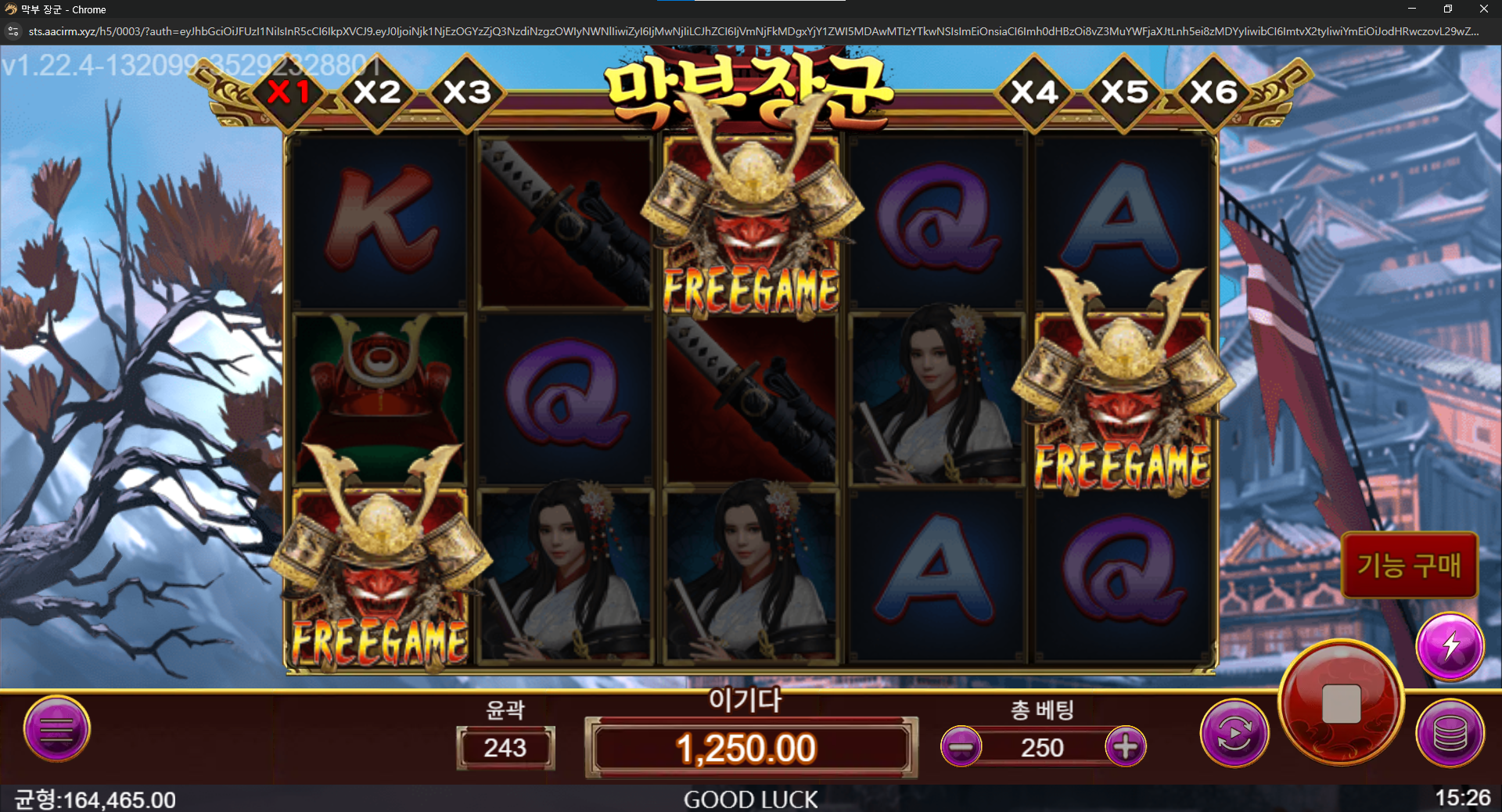Screen dimensions: 1502x812
Task: Minimize the browser window
Action: click(1412, 9)
